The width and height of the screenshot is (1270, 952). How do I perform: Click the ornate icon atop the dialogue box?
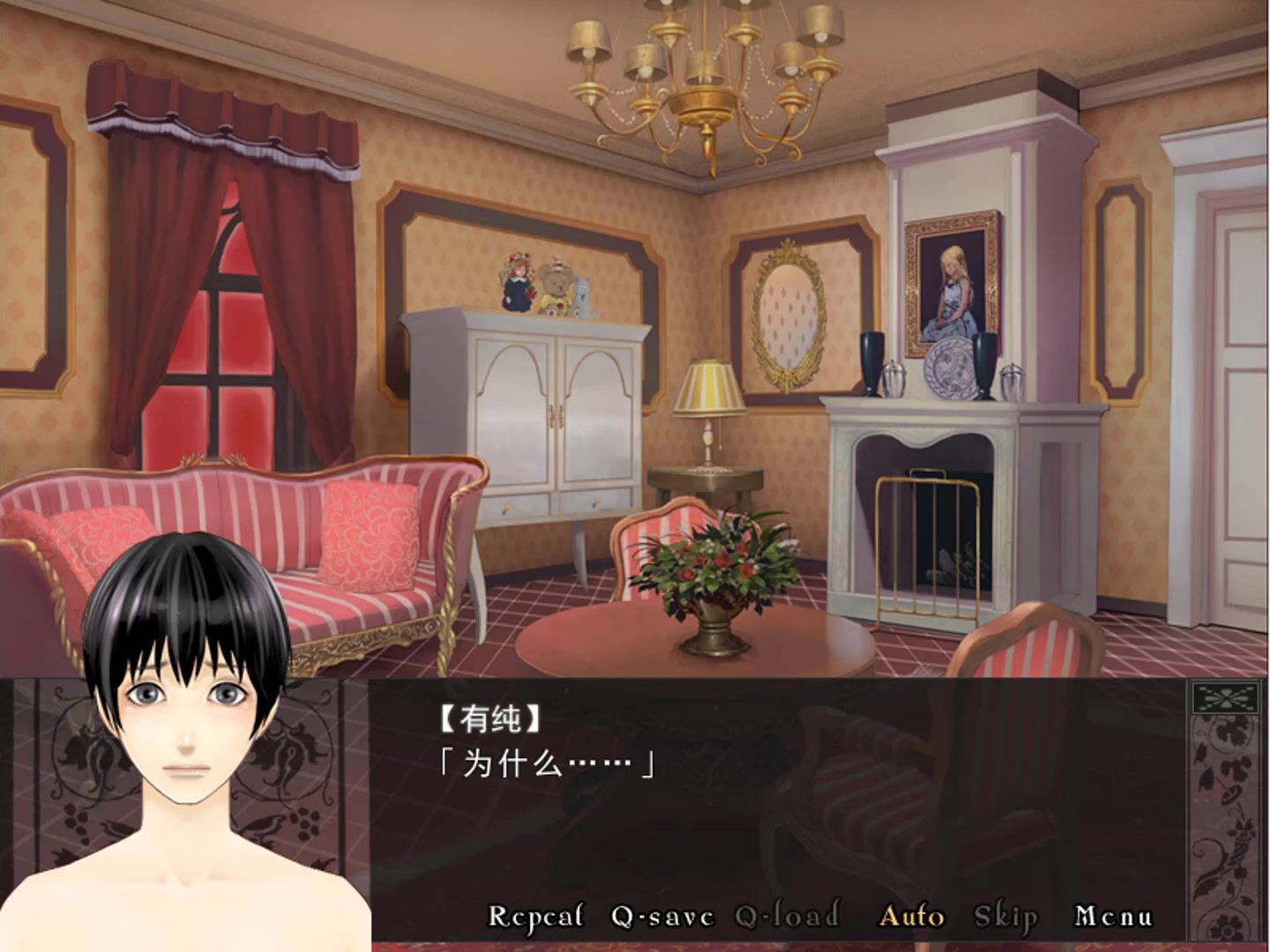[x=1225, y=699]
